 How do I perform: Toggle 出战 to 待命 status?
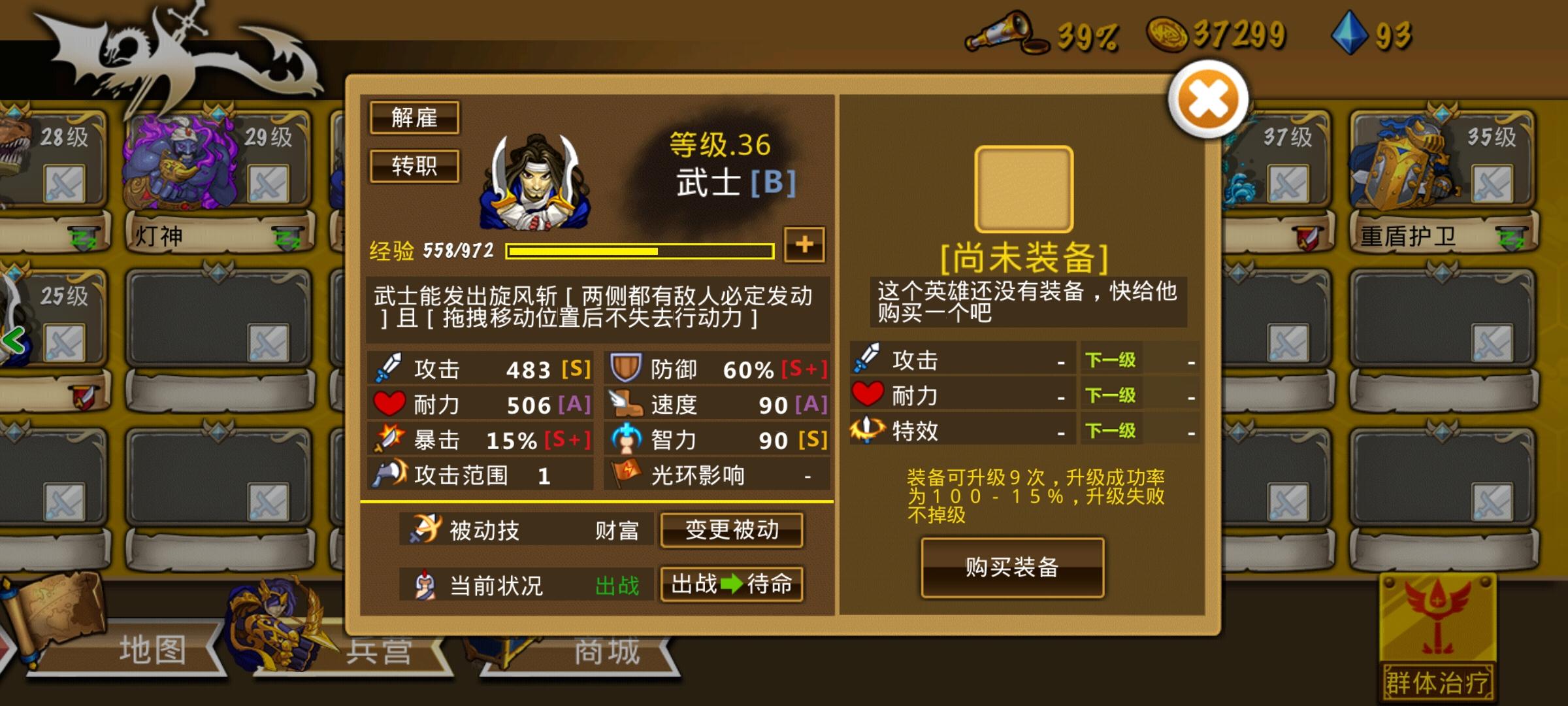click(732, 585)
